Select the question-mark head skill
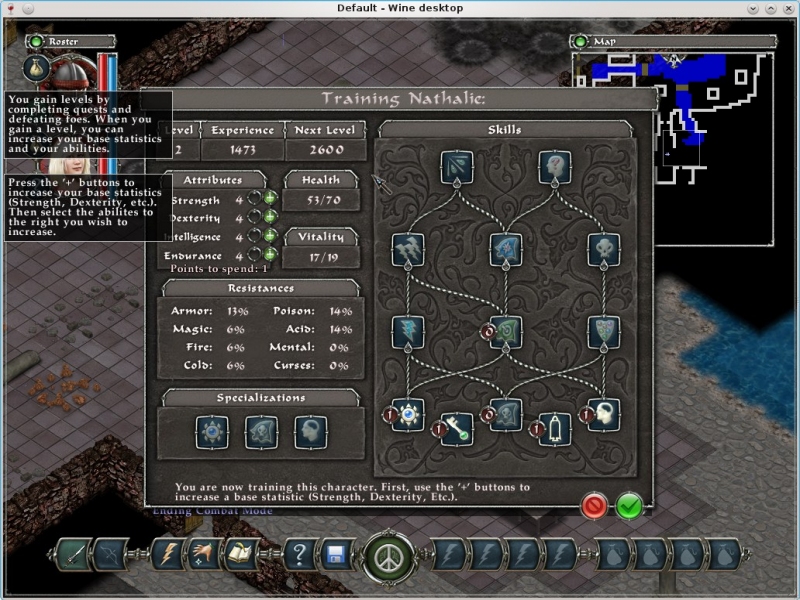This screenshot has height=600, width=800. tap(555, 167)
